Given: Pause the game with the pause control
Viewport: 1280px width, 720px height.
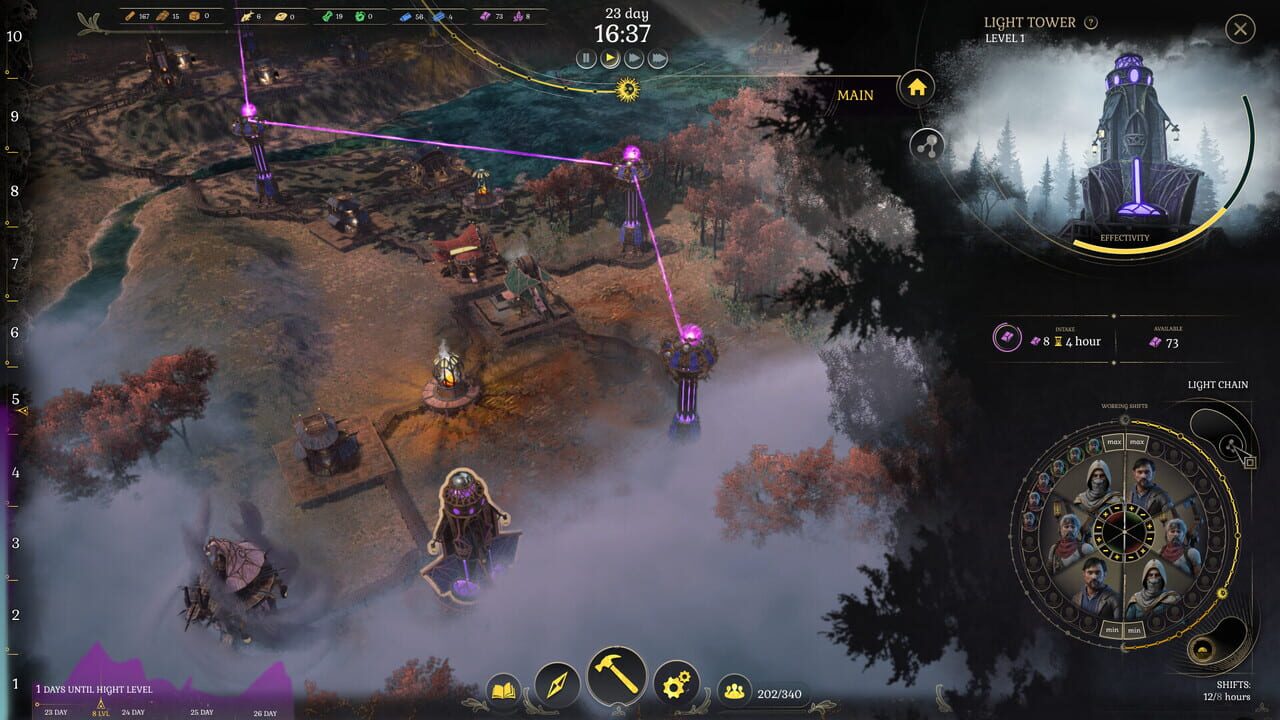Looking at the screenshot, I should (586, 57).
